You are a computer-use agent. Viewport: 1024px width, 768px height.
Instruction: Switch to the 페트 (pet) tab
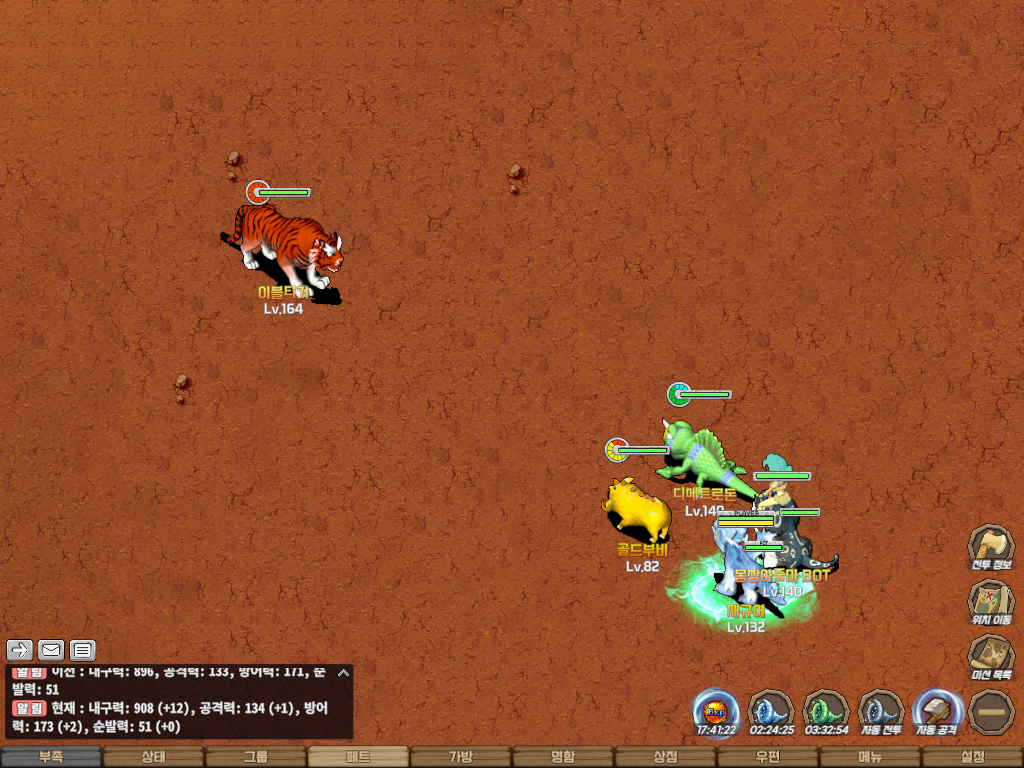coord(358,757)
